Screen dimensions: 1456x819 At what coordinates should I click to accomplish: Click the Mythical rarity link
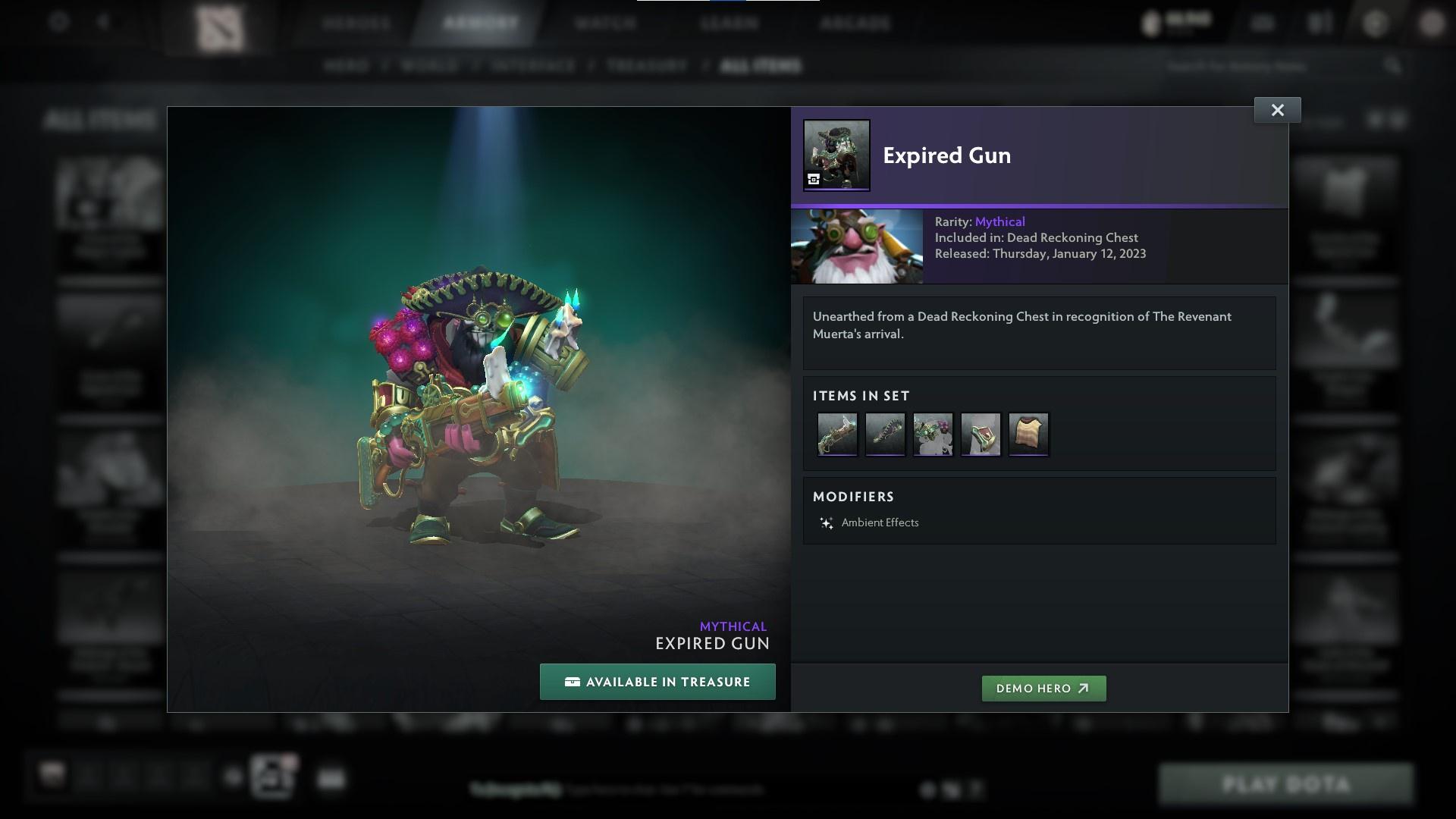point(999,221)
